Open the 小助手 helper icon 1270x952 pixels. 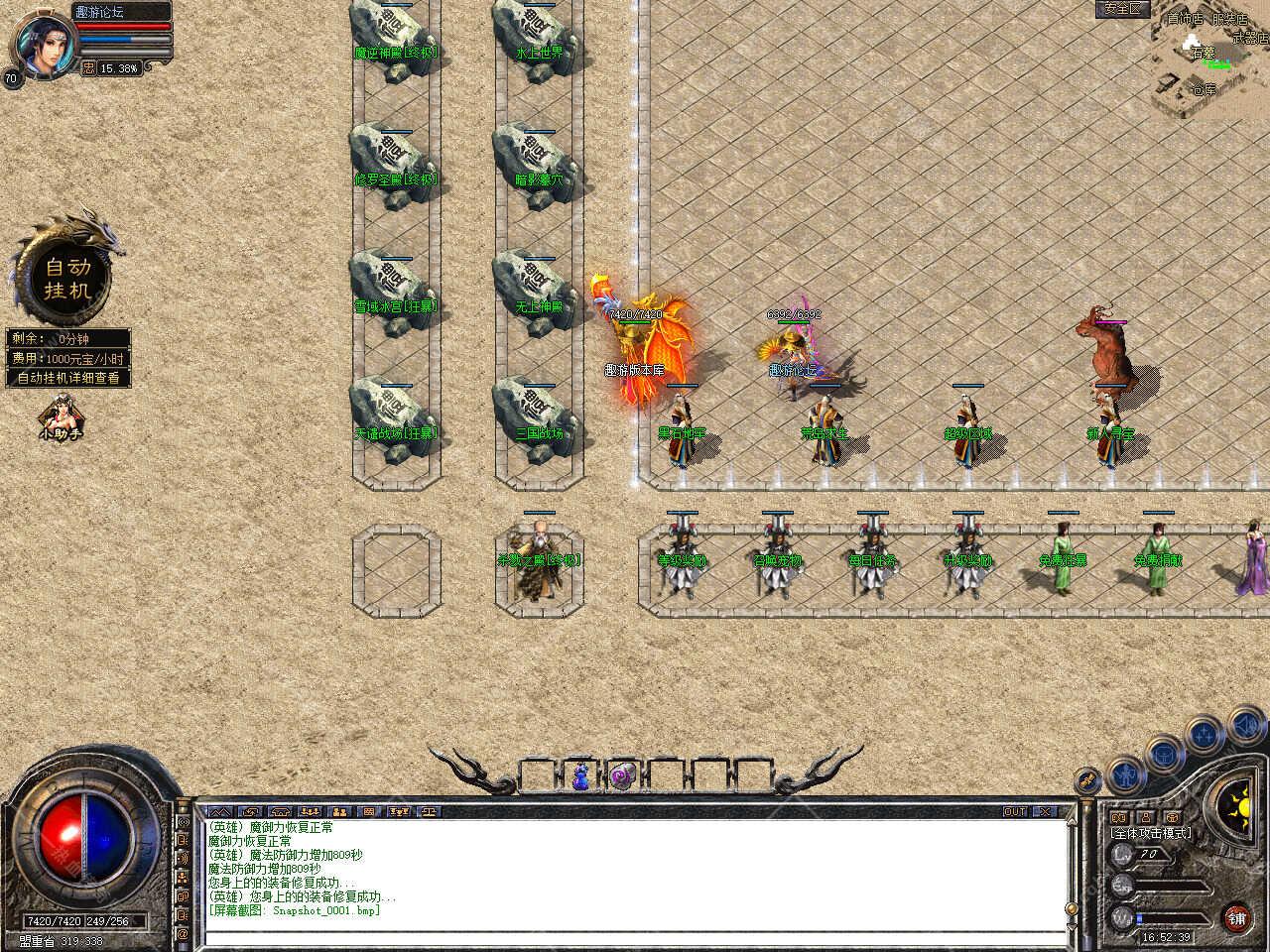(x=60, y=418)
